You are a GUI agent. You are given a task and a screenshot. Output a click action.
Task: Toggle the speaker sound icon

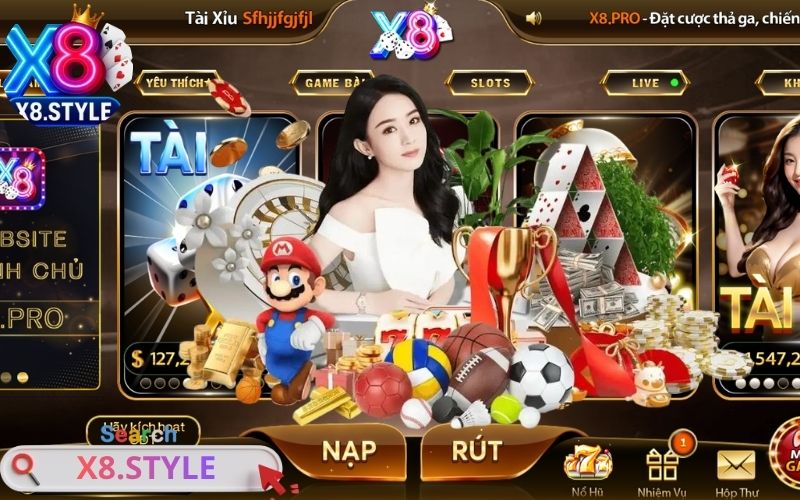point(534,18)
